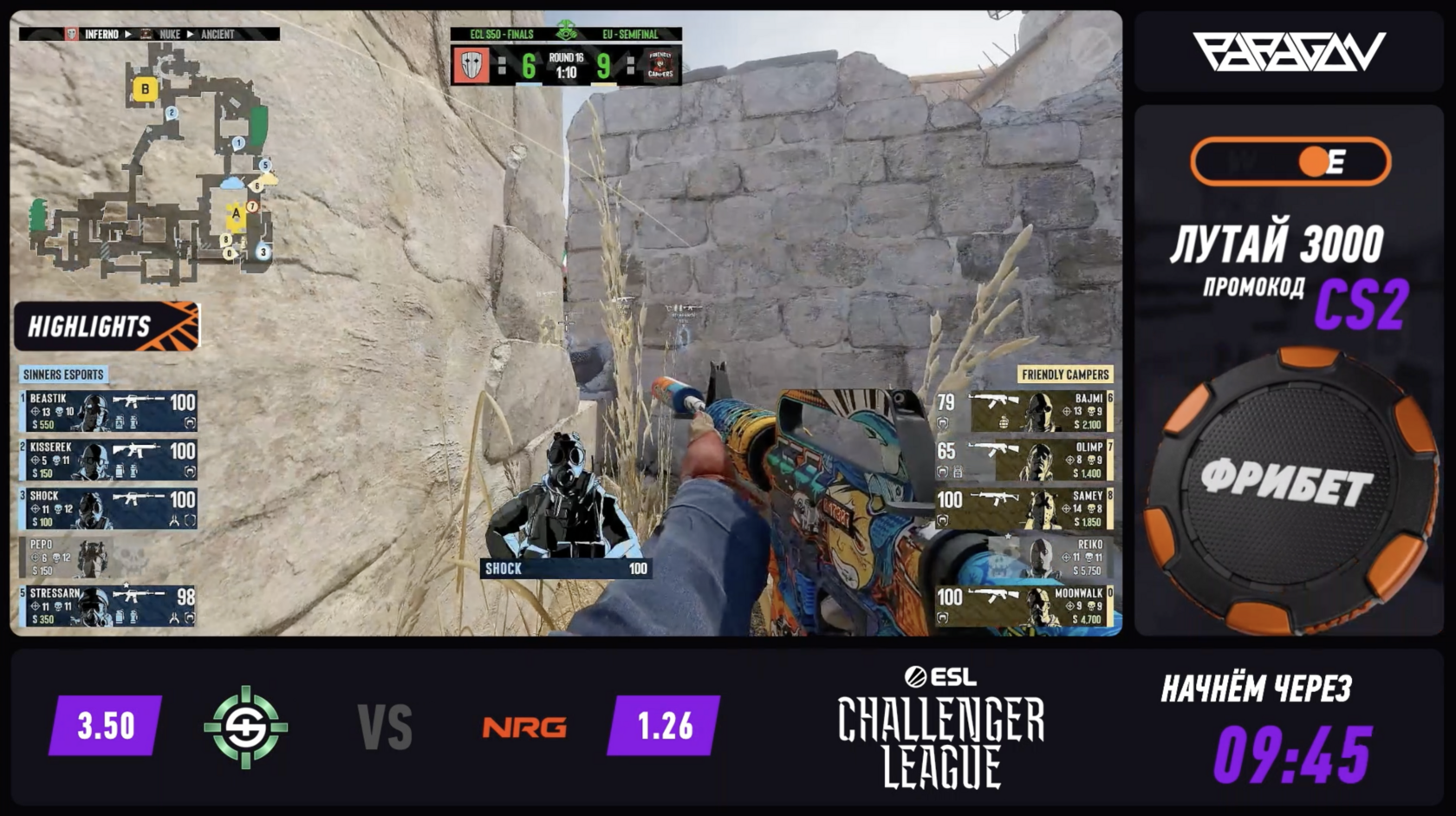Choose KISSEREK in the Sinners roster
This screenshot has width=1456, height=816.
point(108,460)
